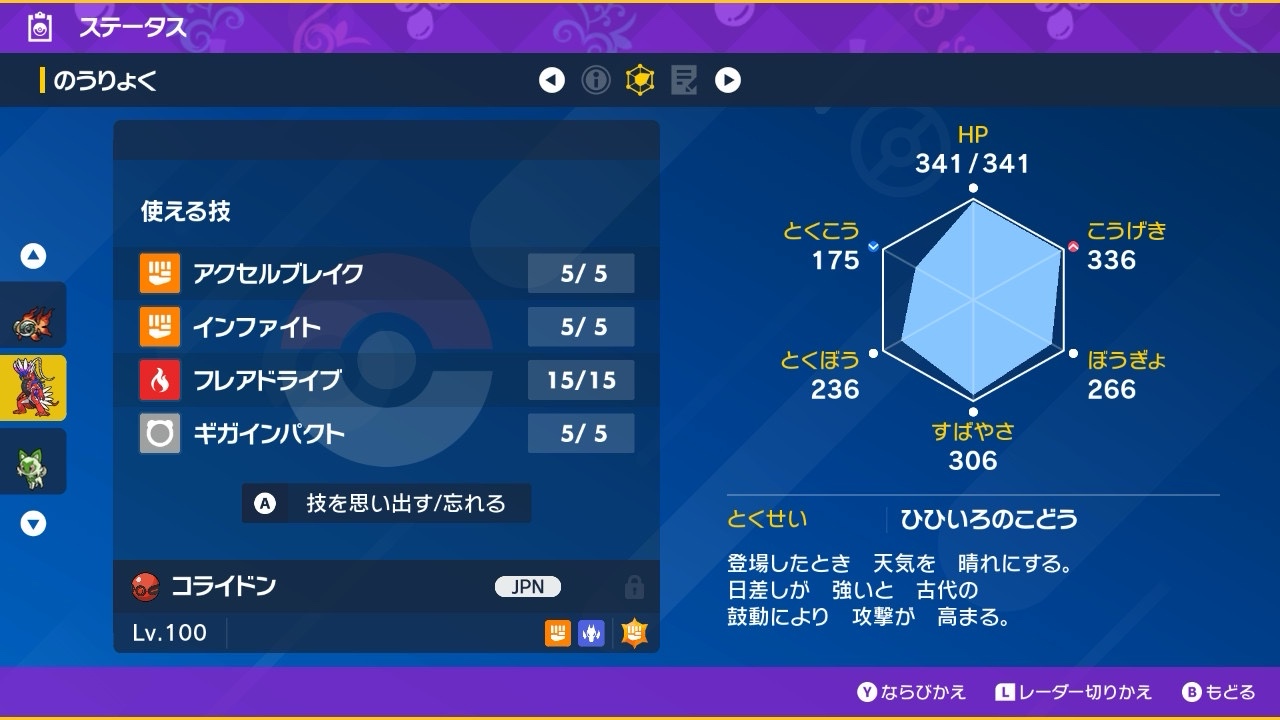Click the up arrow above party list

tap(34, 257)
